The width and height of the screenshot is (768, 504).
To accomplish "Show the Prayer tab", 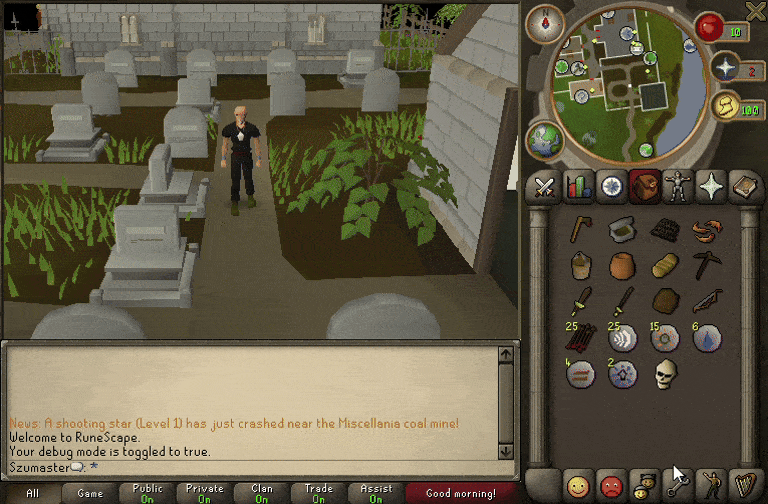I will pyautogui.click(x=710, y=187).
